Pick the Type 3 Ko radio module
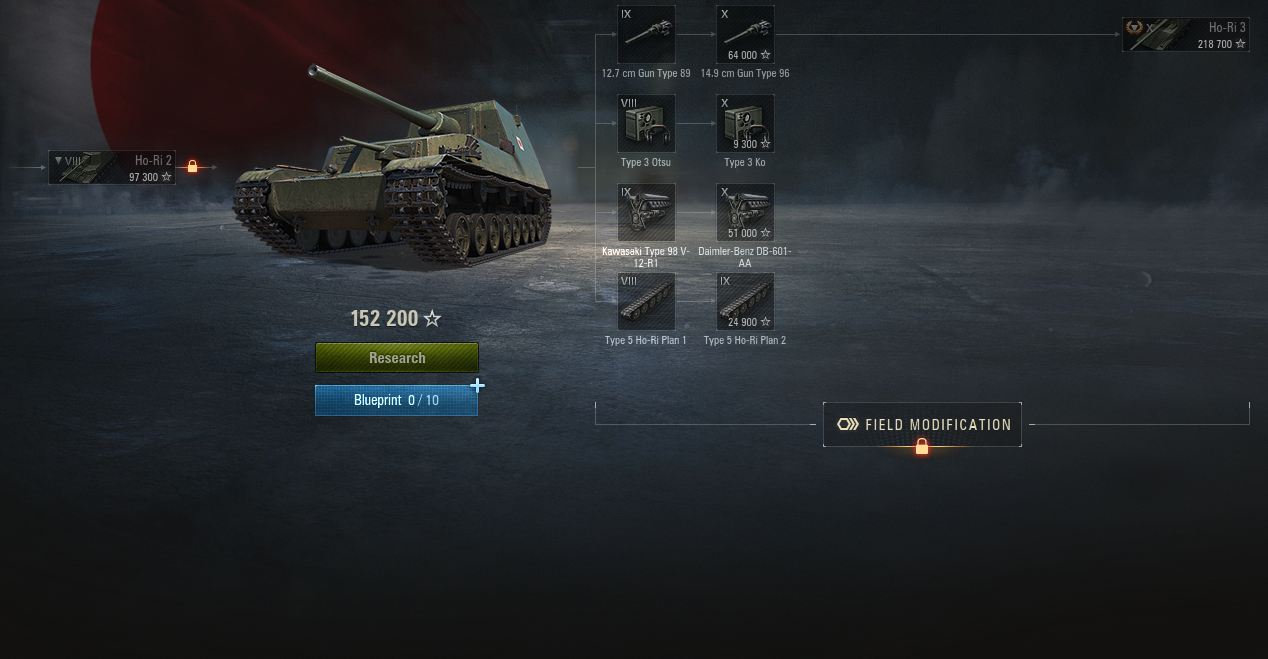1268x659 pixels. [x=745, y=124]
